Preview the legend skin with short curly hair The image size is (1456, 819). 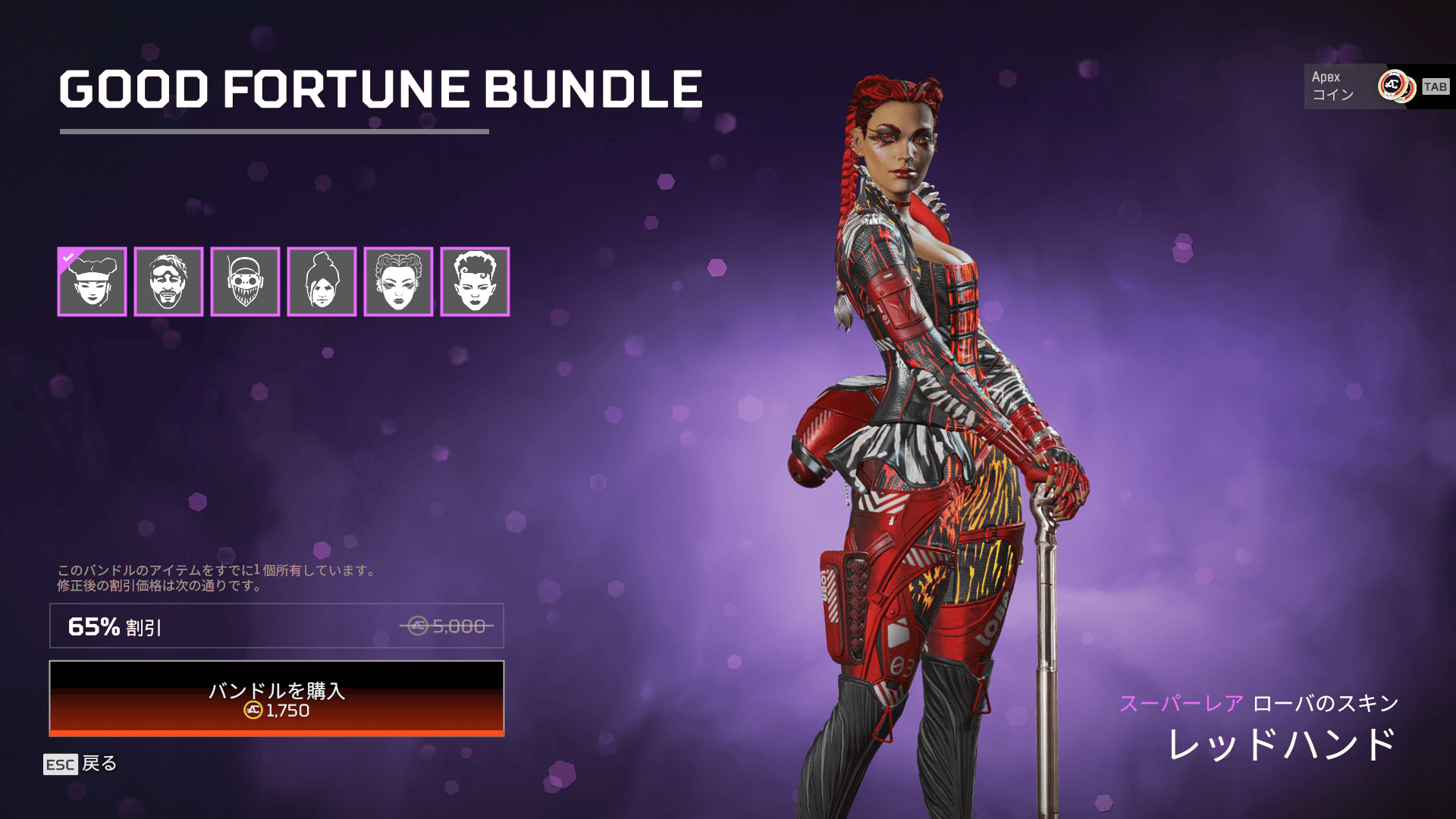475,281
